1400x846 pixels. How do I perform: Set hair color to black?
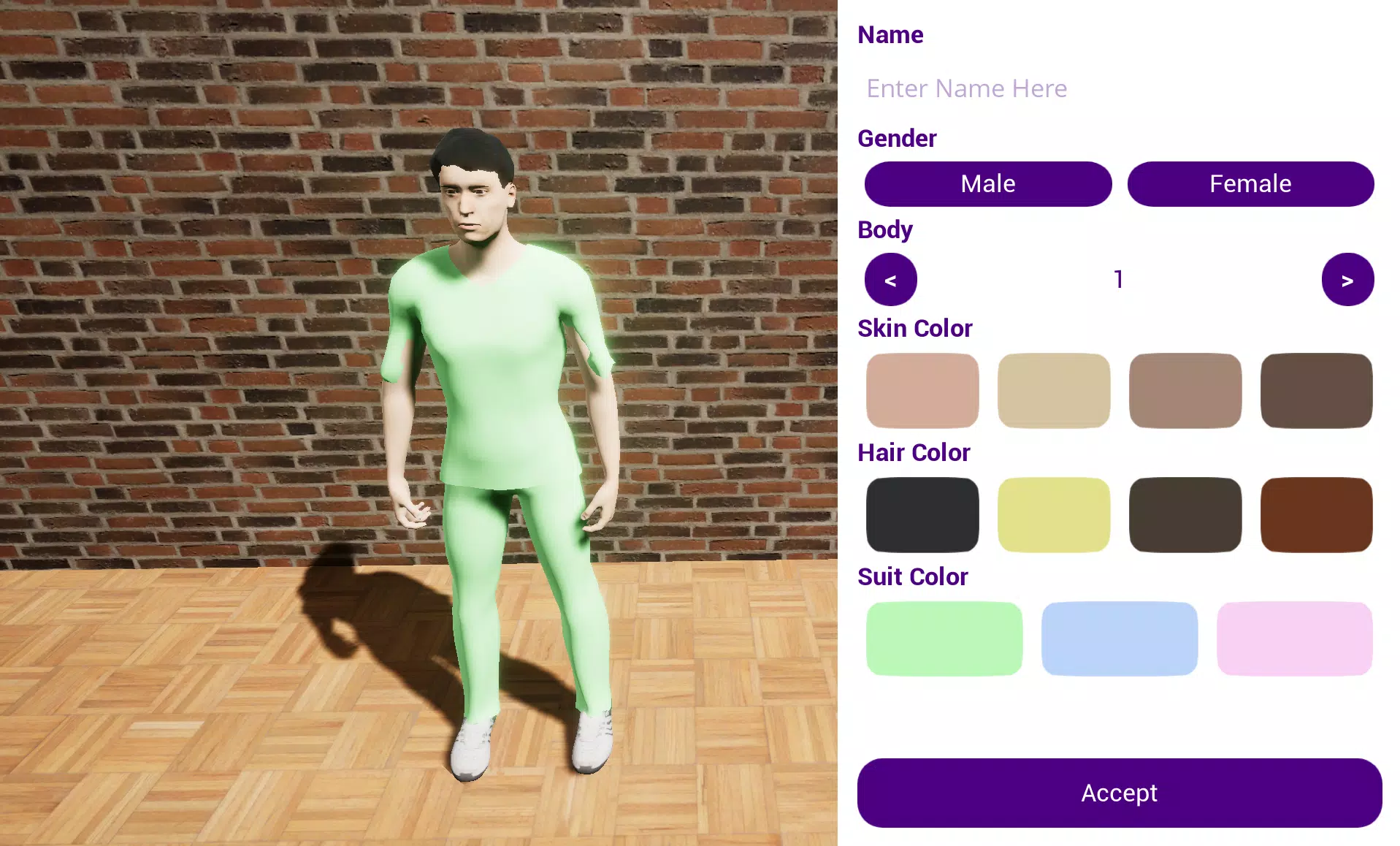tap(922, 515)
